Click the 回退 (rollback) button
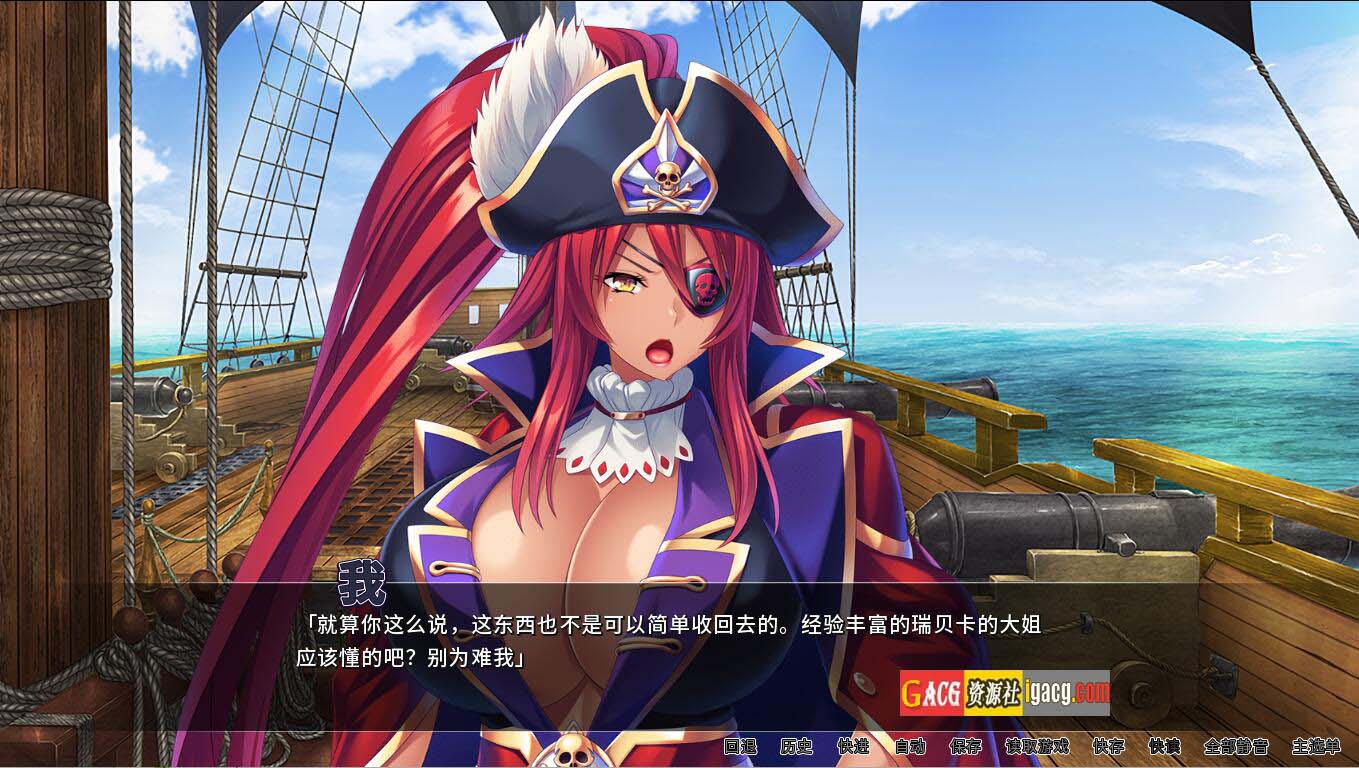The image size is (1359, 768). pos(740,746)
